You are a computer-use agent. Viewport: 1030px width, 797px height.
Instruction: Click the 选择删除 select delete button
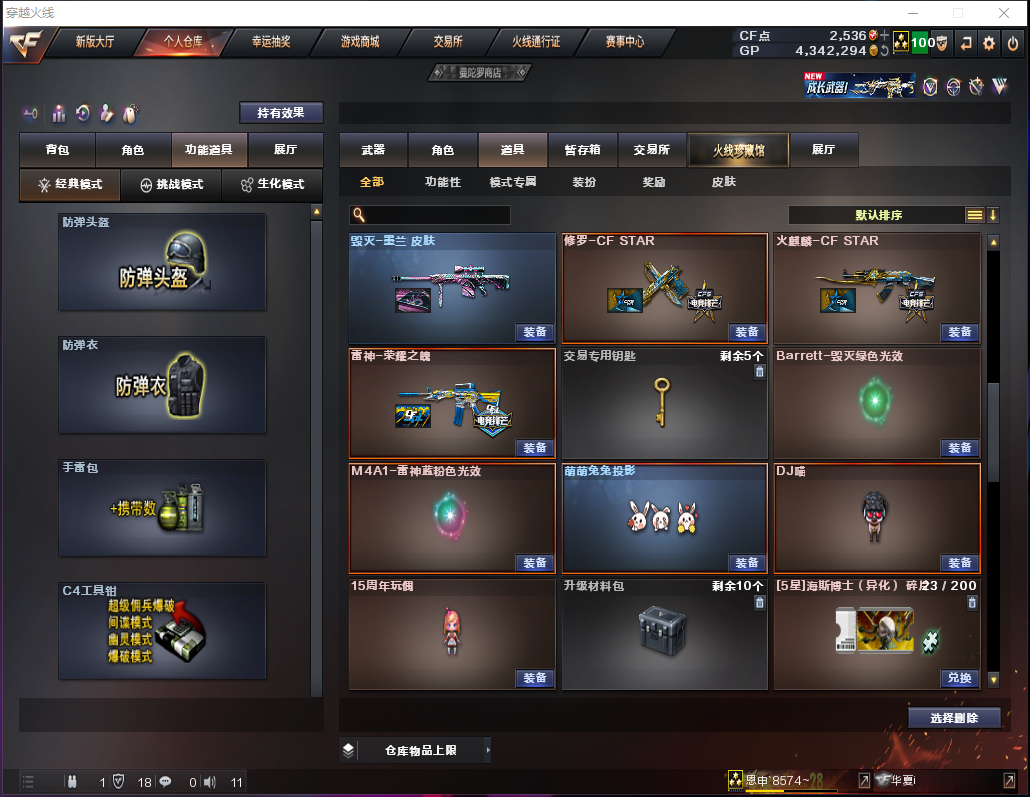tap(954, 718)
